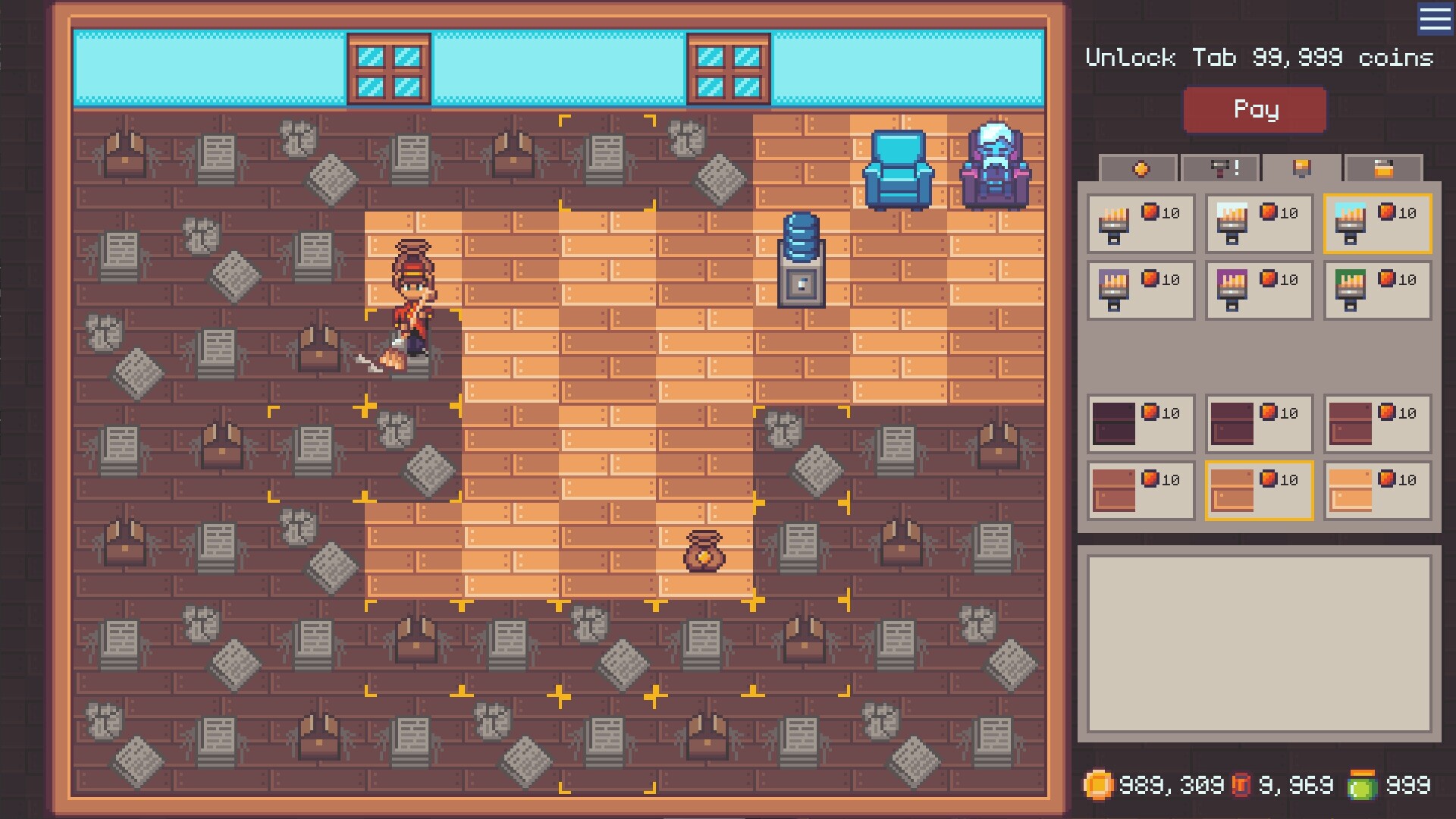The image size is (1456, 819).
Task: Click the Pay button
Action: (x=1255, y=109)
